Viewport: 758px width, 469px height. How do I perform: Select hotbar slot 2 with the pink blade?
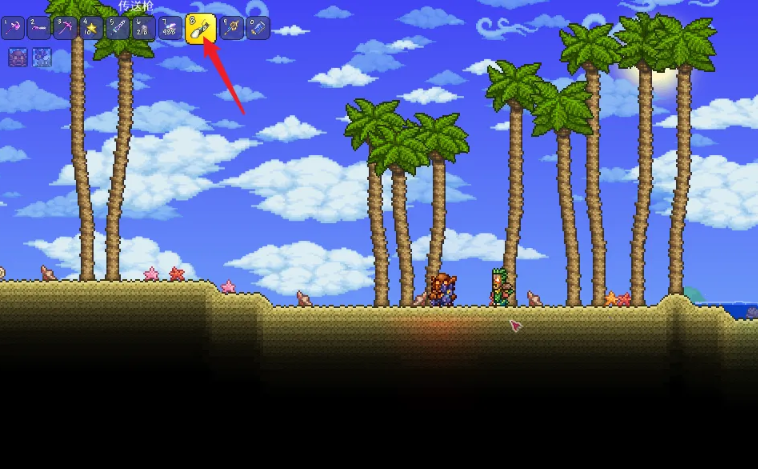pos(39,28)
